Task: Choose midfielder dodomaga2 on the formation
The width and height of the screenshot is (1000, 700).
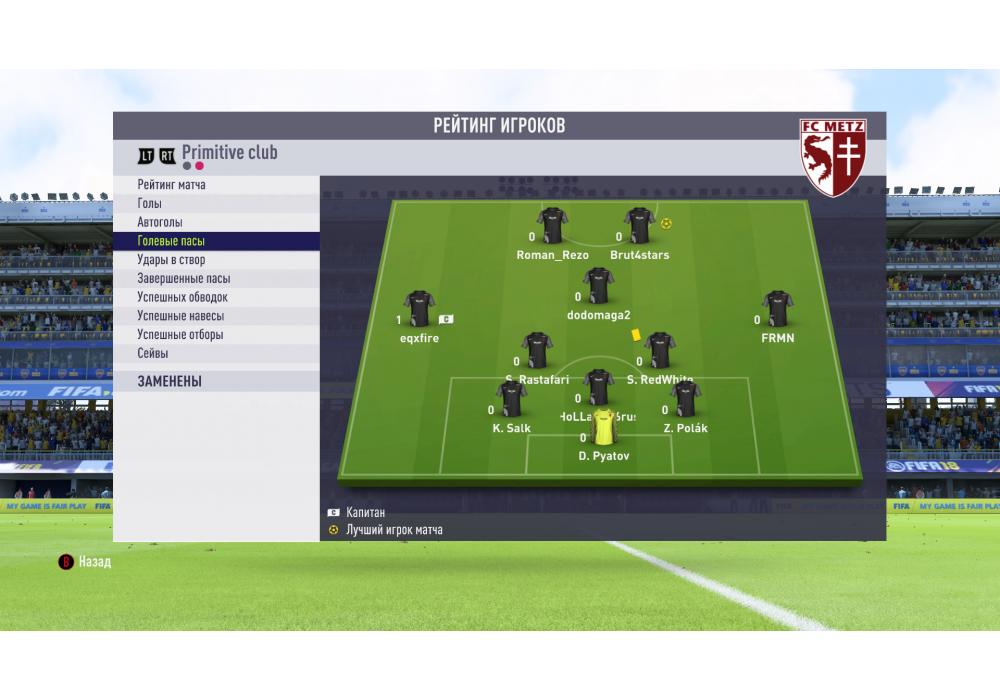Action: 598,287
